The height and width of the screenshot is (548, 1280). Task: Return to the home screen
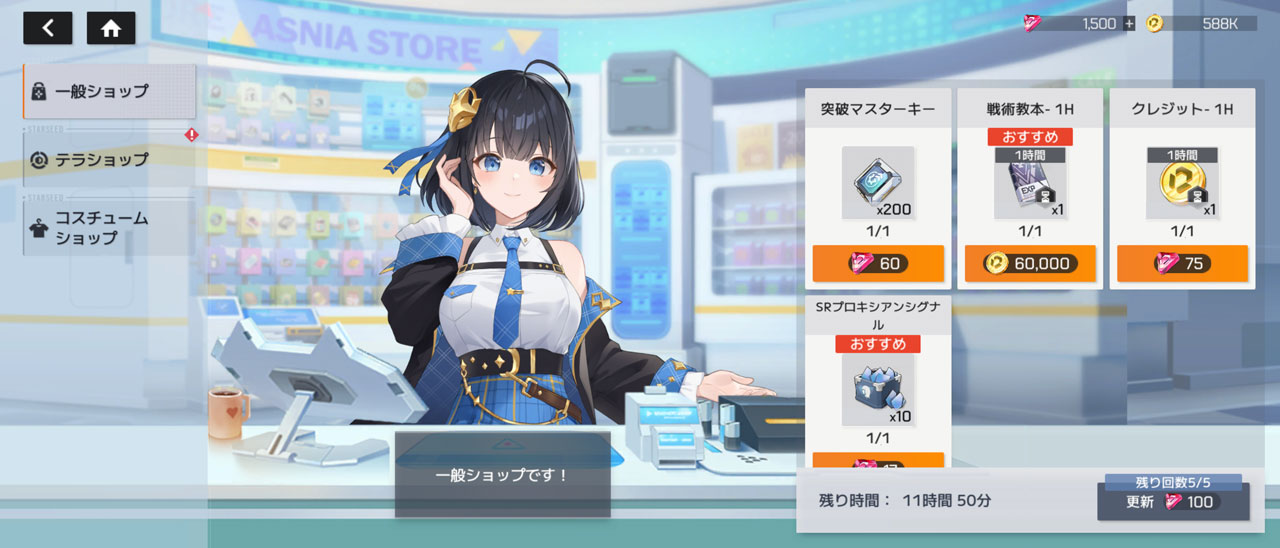click(x=111, y=28)
